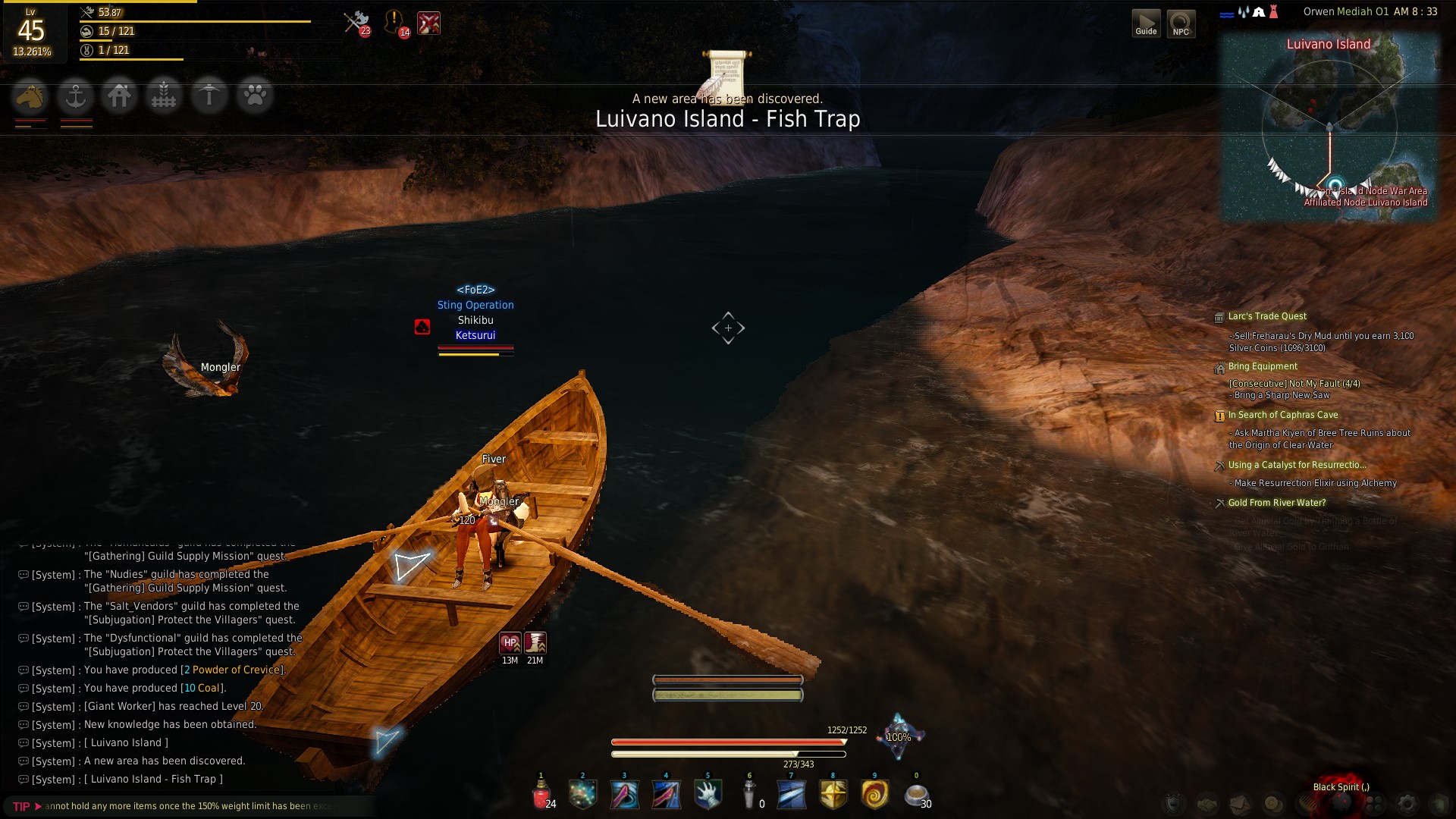Select the horse mount icon
This screenshot has height=819, width=1456.
click(x=30, y=96)
